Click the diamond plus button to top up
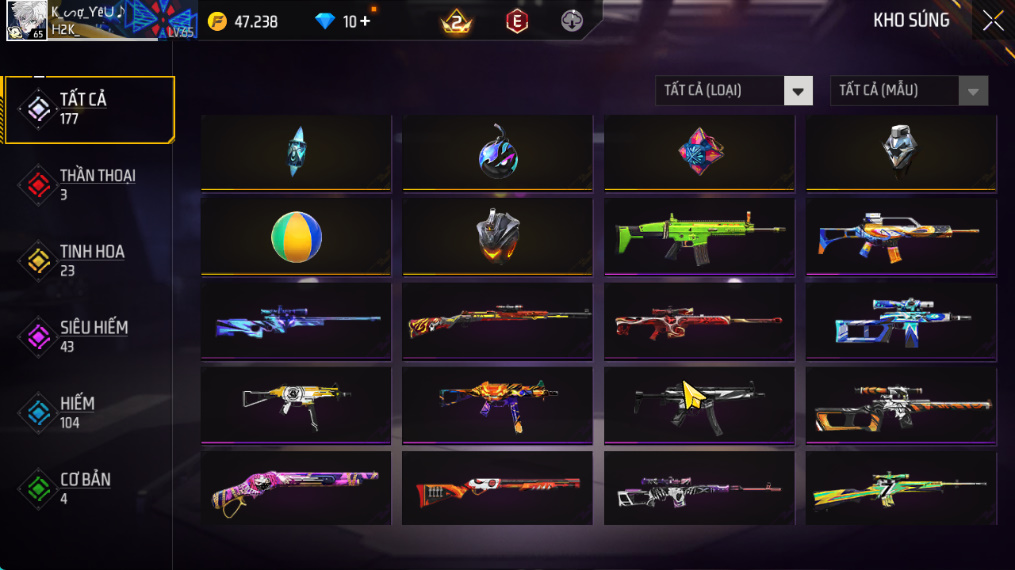 point(364,21)
